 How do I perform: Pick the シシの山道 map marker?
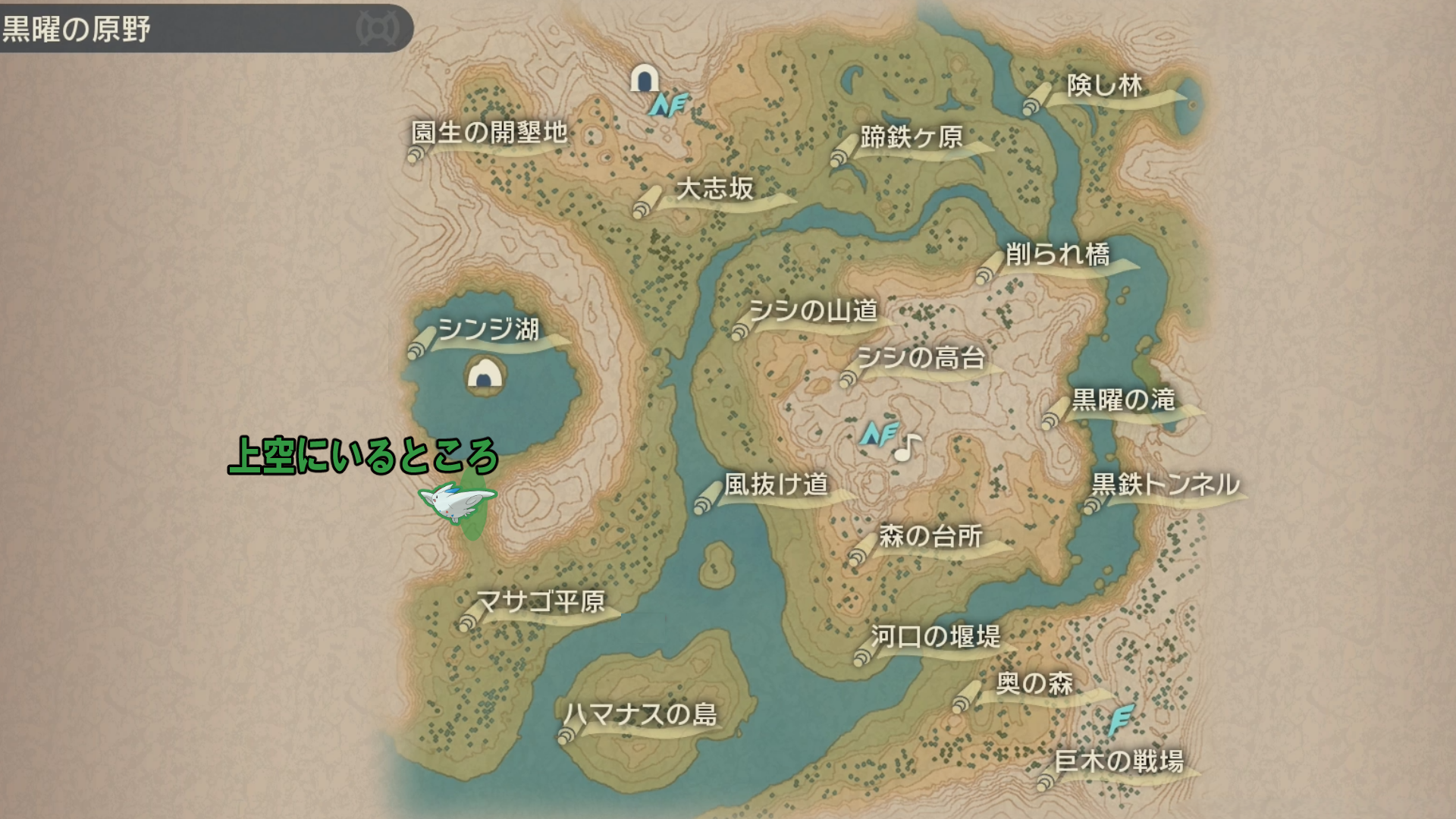pos(813,311)
